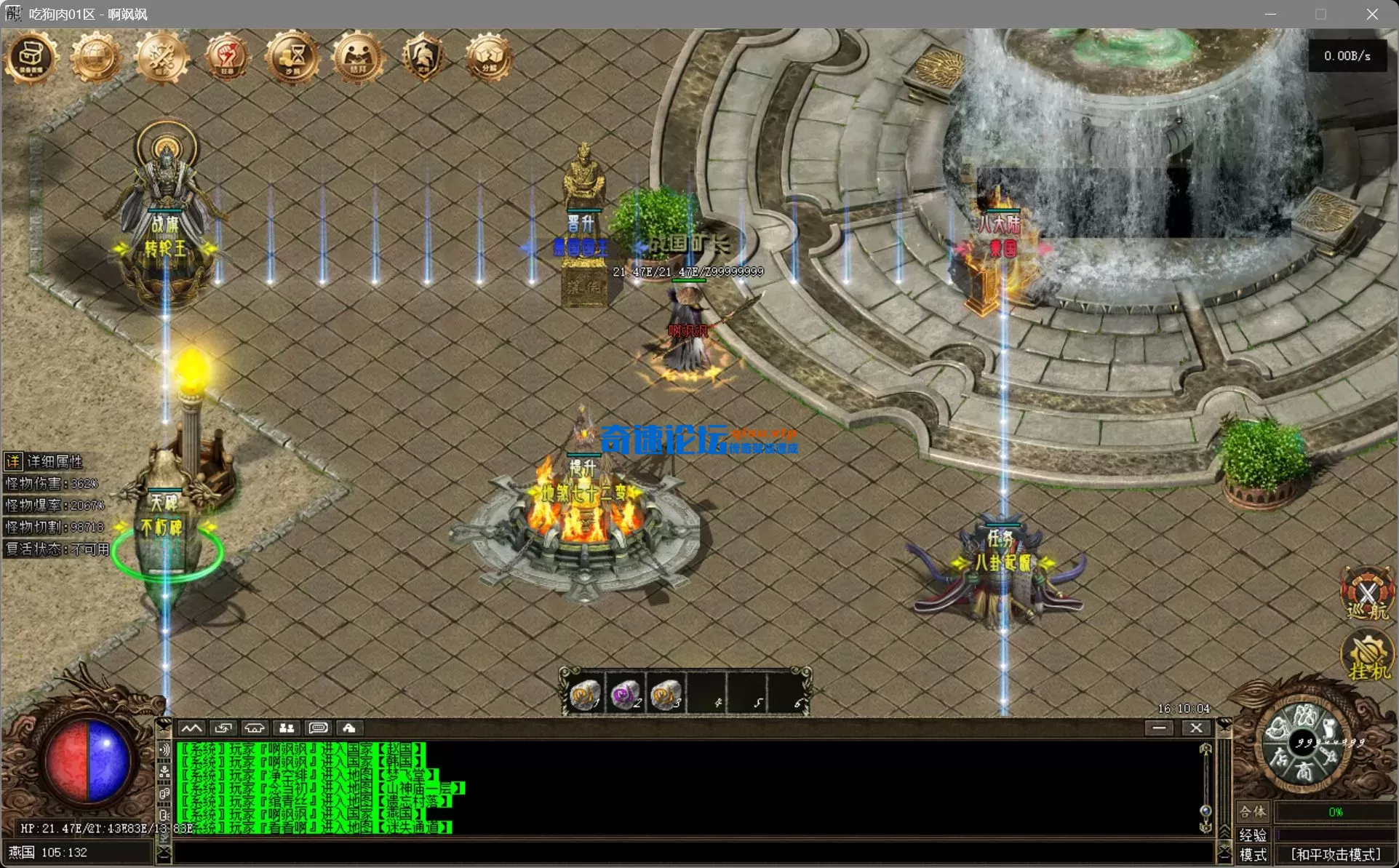Click the zigzag chat-resize arrow icon
This screenshot has width=1399, height=868.
pos(192,728)
